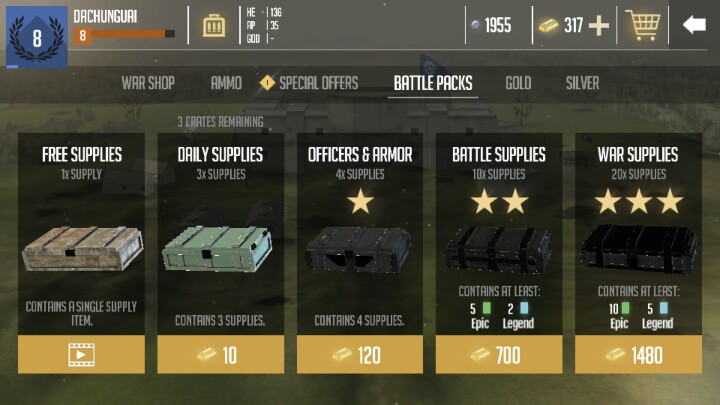Open the Silver tab

(x=583, y=83)
